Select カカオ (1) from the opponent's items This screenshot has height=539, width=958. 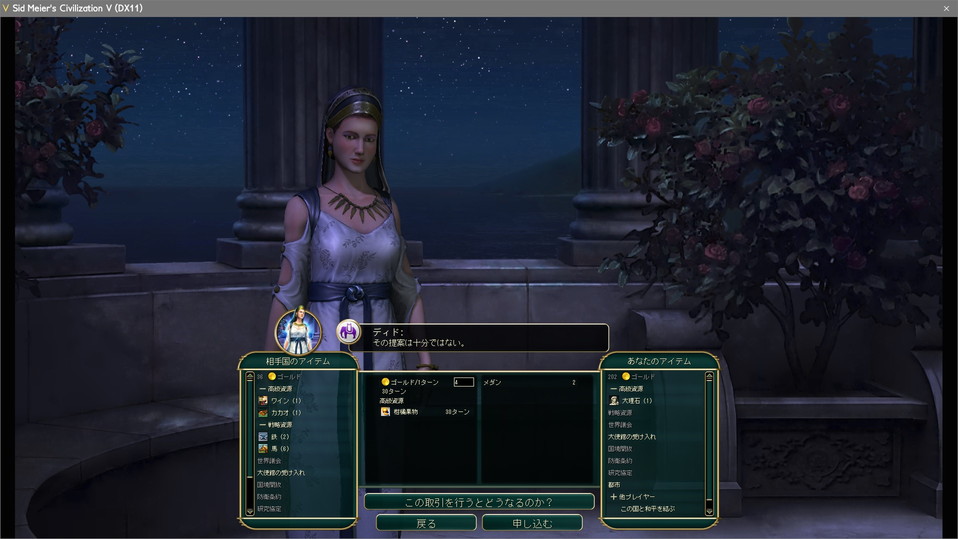pos(284,412)
